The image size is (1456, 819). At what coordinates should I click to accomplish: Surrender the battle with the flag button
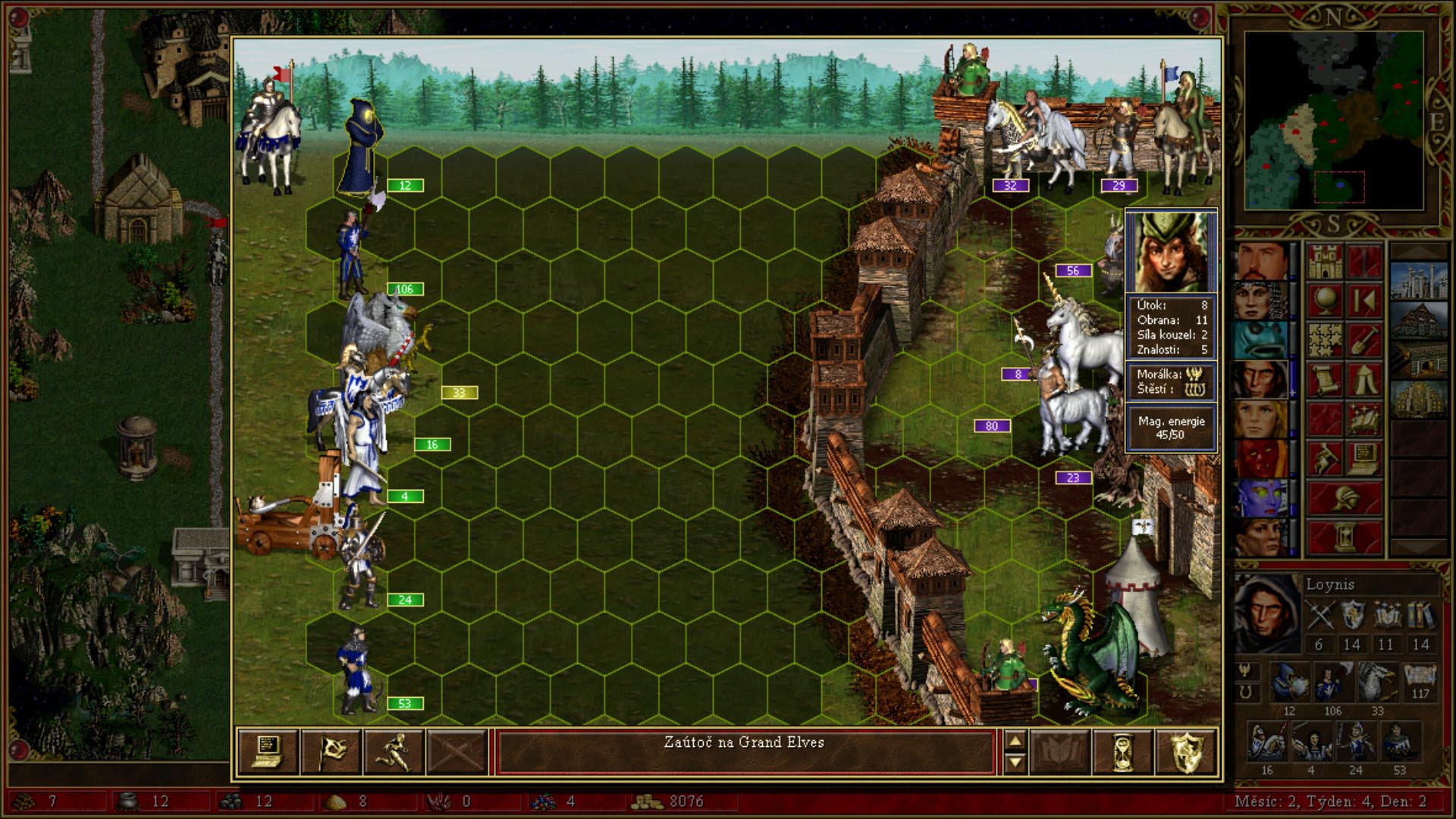click(x=331, y=751)
